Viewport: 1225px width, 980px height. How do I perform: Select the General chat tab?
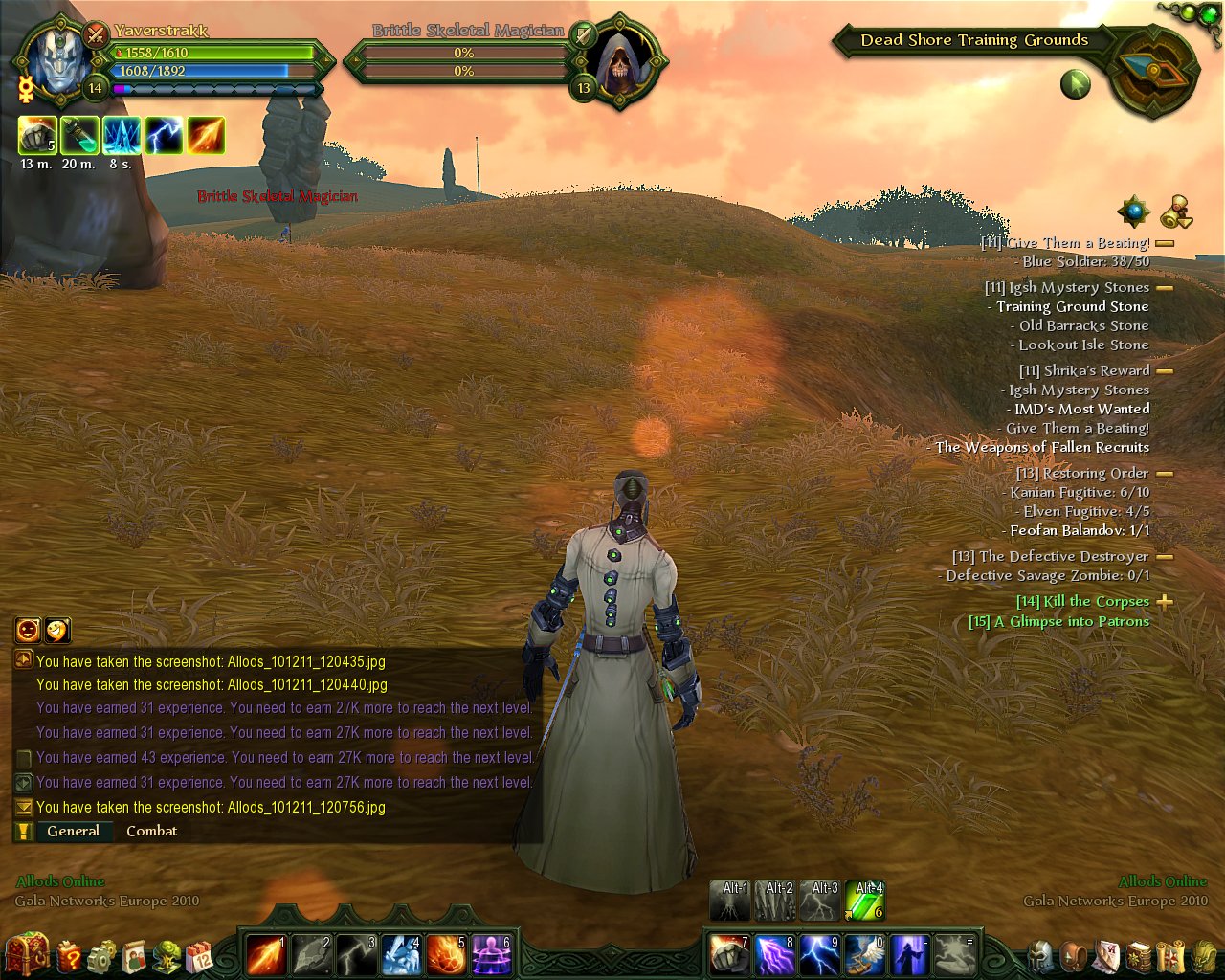click(73, 831)
